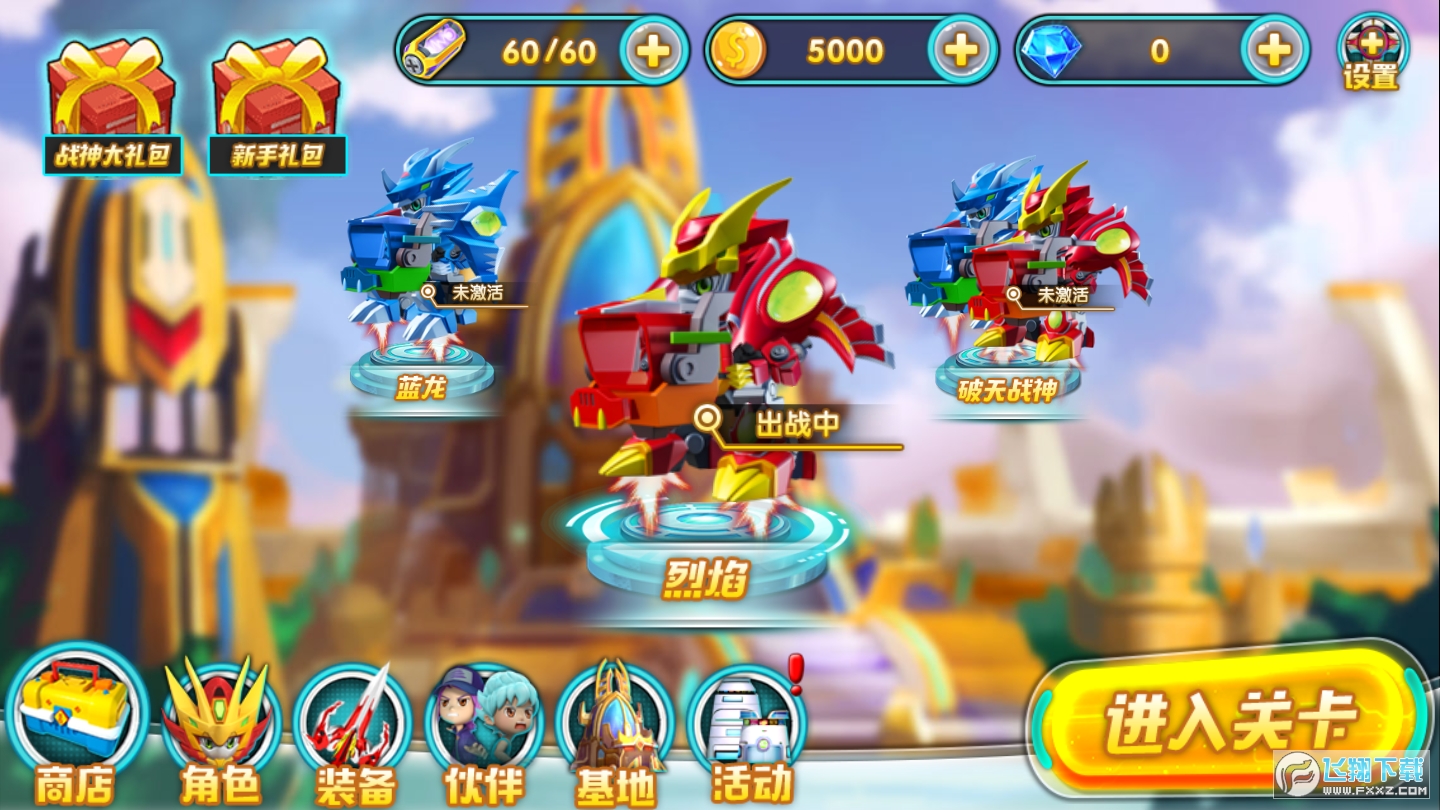Buy blue diamonds via plus button
The width and height of the screenshot is (1440, 810).
pyautogui.click(x=1273, y=50)
